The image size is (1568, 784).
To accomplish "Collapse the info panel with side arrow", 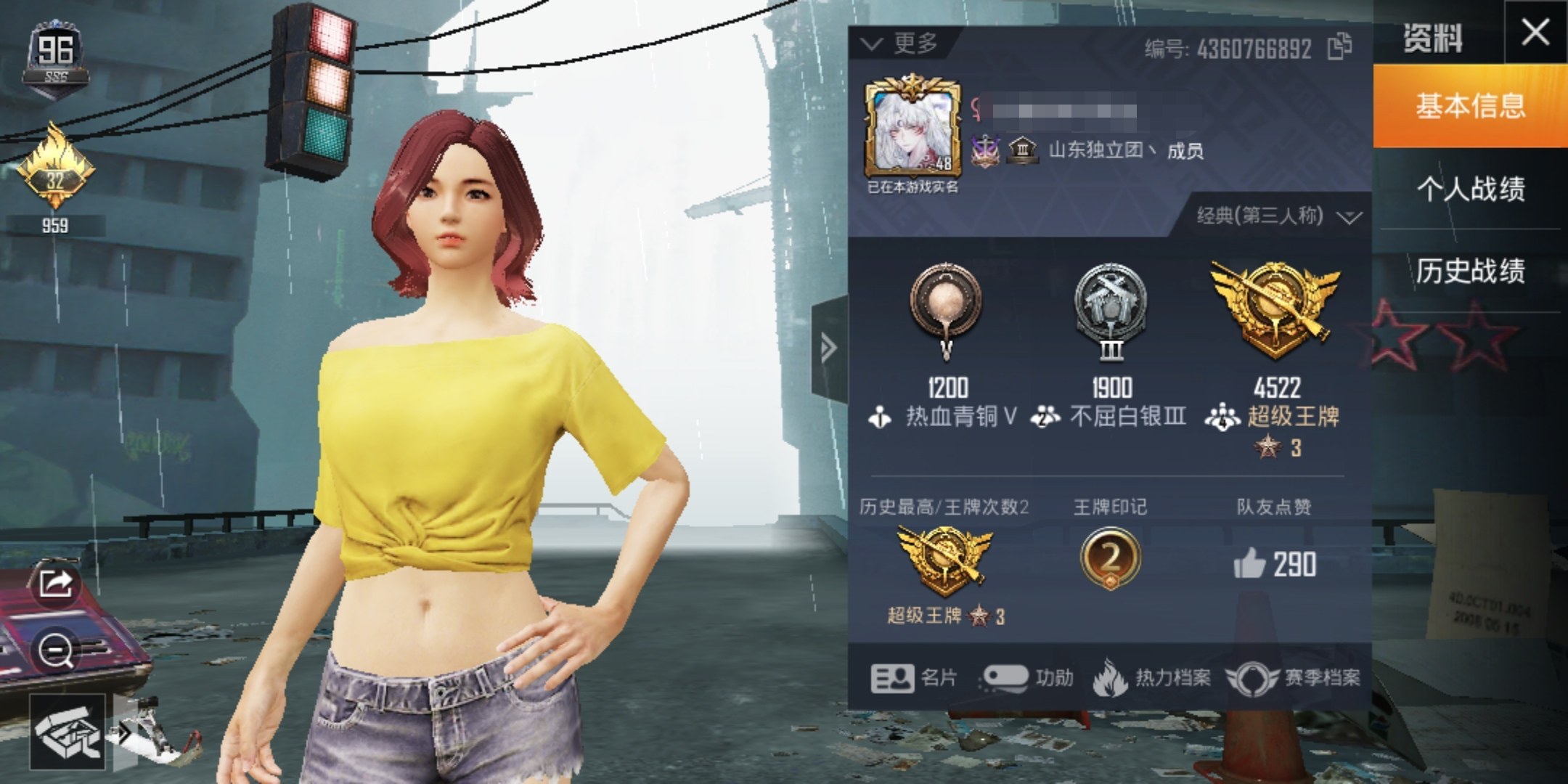I will [829, 348].
